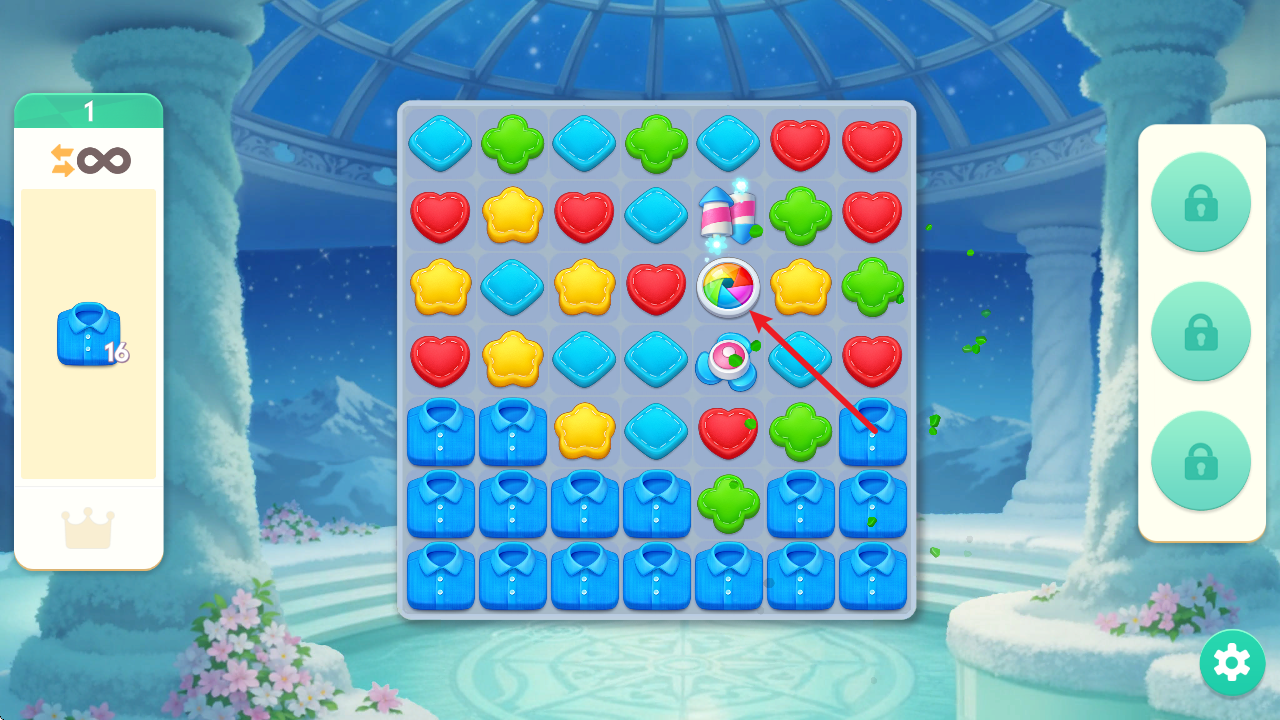Screen dimensions: 1280x720
Task: Pick the red heart beneath the propeller booster
Action: (728, 432)
